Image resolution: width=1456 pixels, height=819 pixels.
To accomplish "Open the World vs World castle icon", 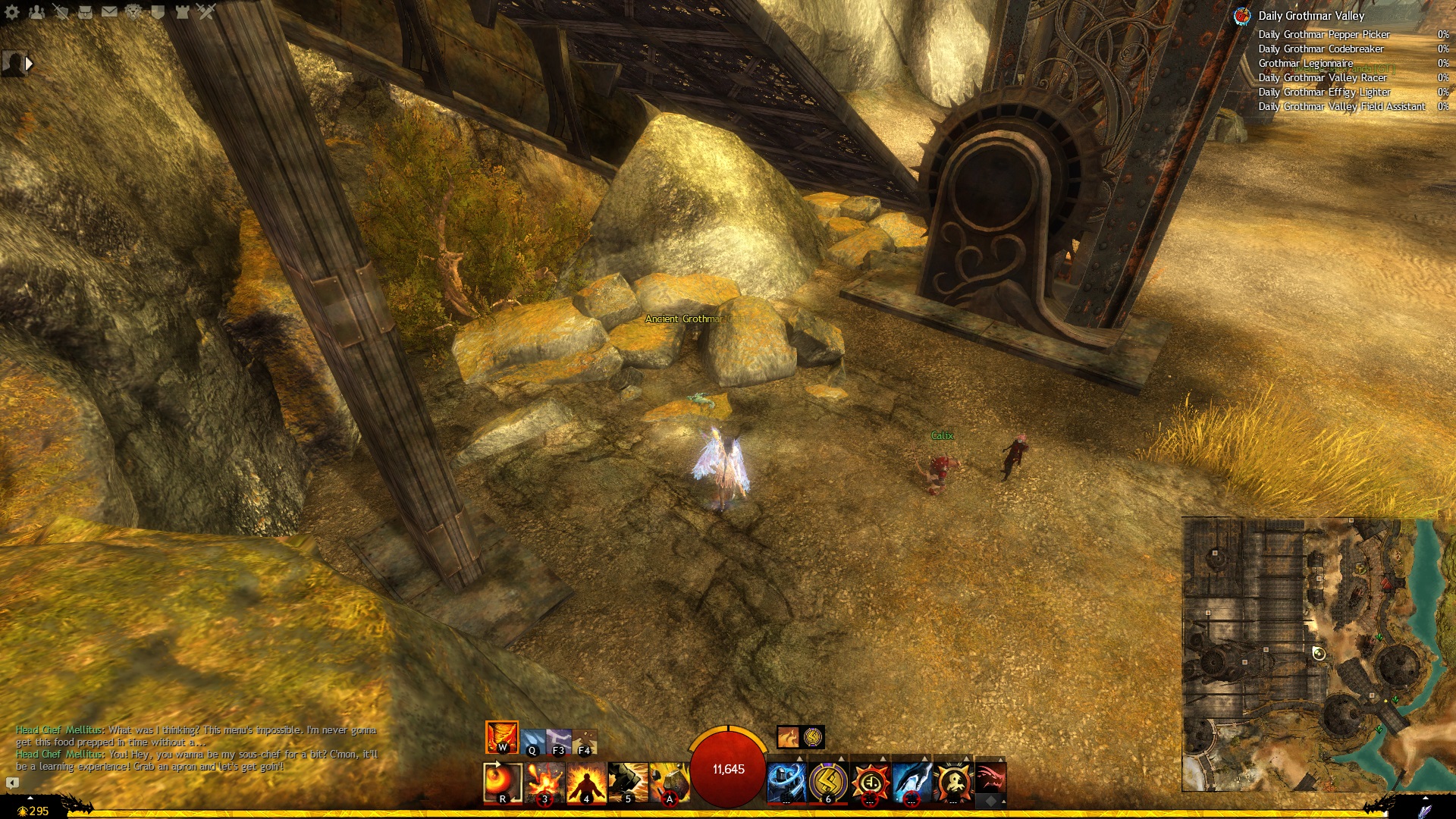I will pos(182,11).
